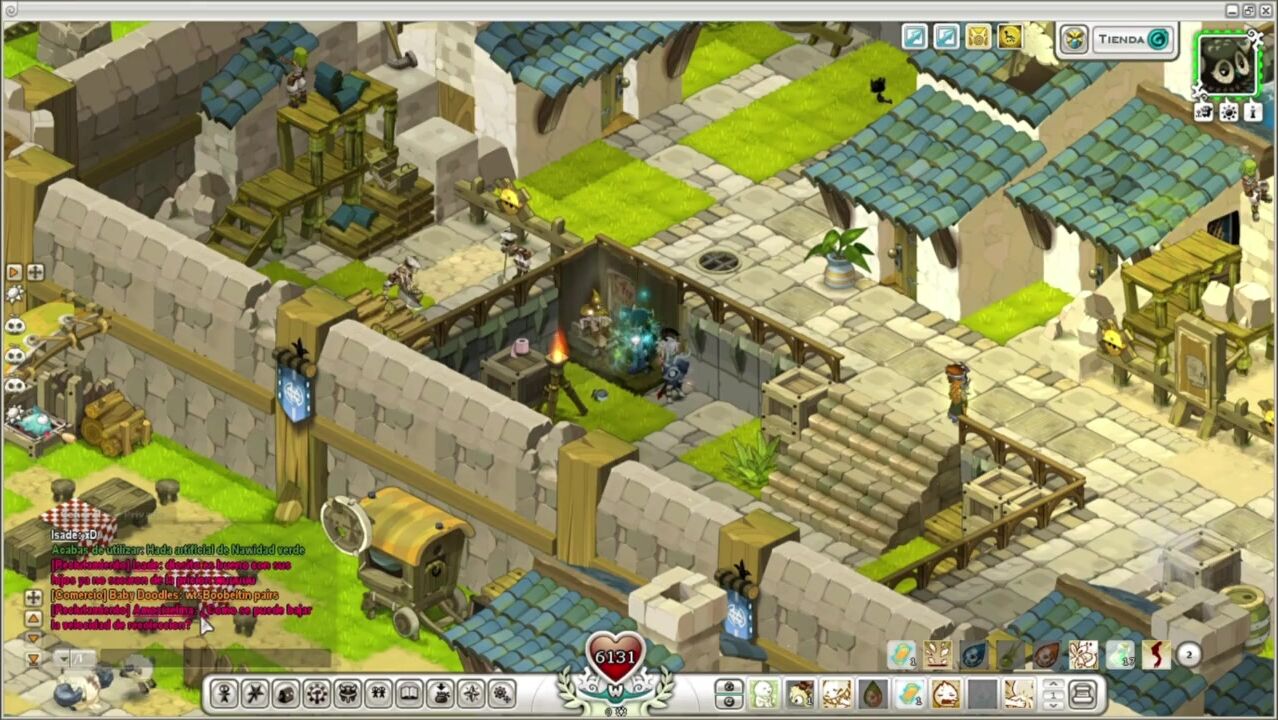Open the open-book menu button
The image size is (1278, 720).
409,693
